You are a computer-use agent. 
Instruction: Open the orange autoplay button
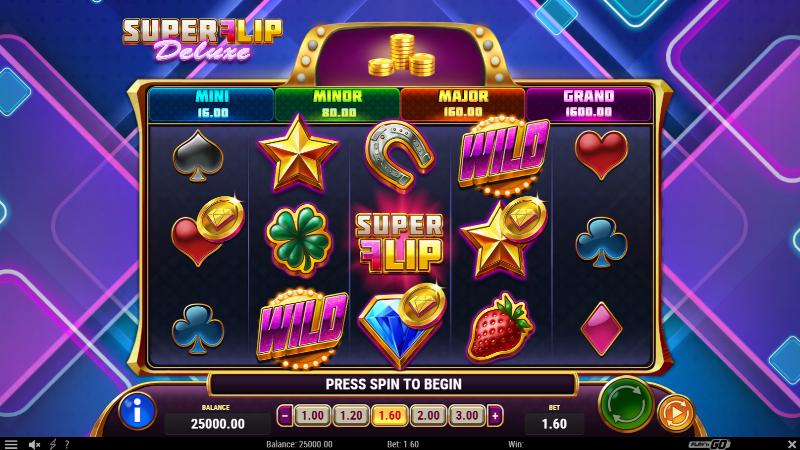click(675, 412)
